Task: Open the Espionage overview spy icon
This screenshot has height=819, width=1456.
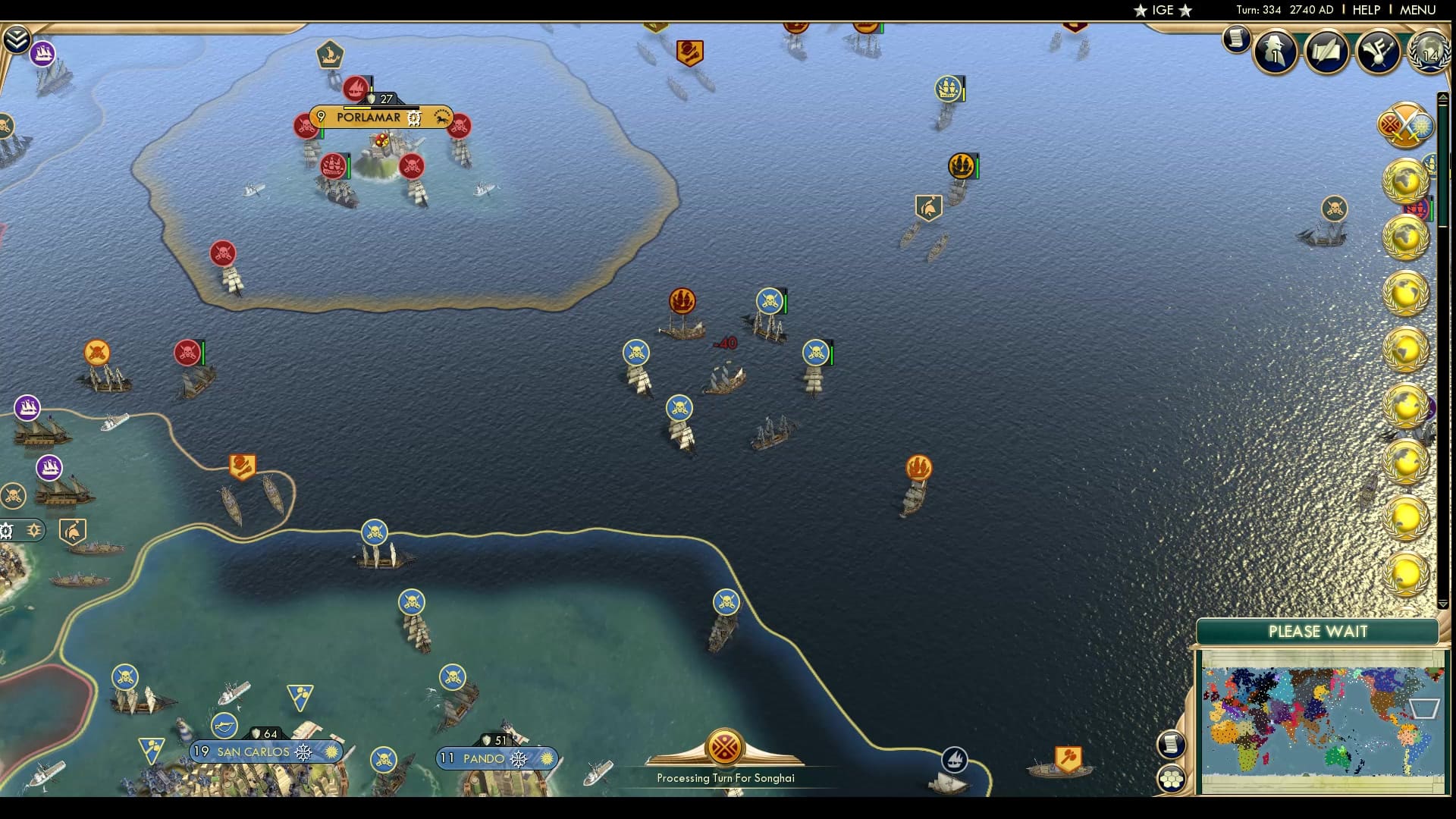Action: point(1275,52)
